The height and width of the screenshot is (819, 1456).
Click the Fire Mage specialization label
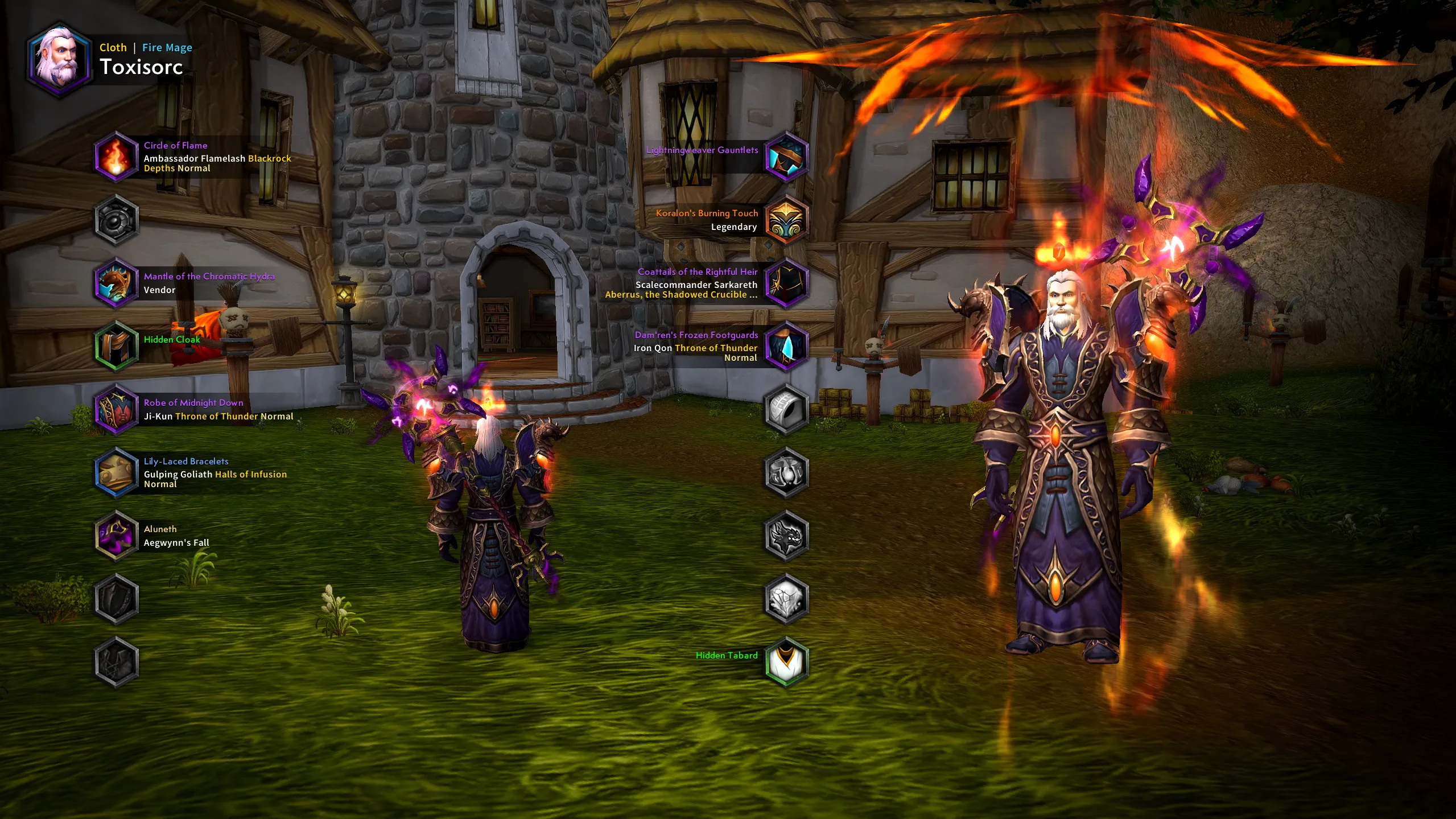(167, 48)
